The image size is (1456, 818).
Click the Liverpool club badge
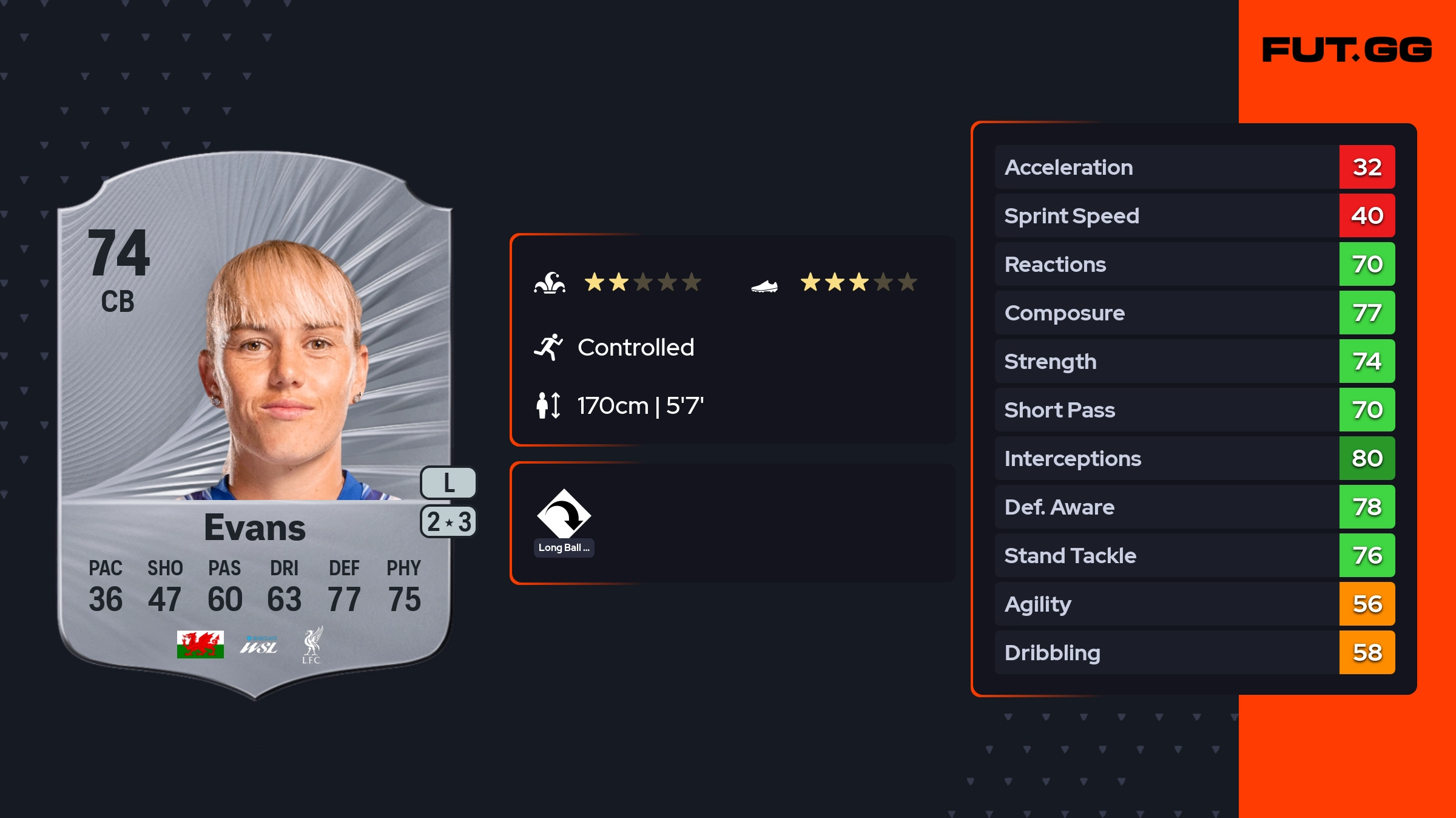[x=312, y=645]
